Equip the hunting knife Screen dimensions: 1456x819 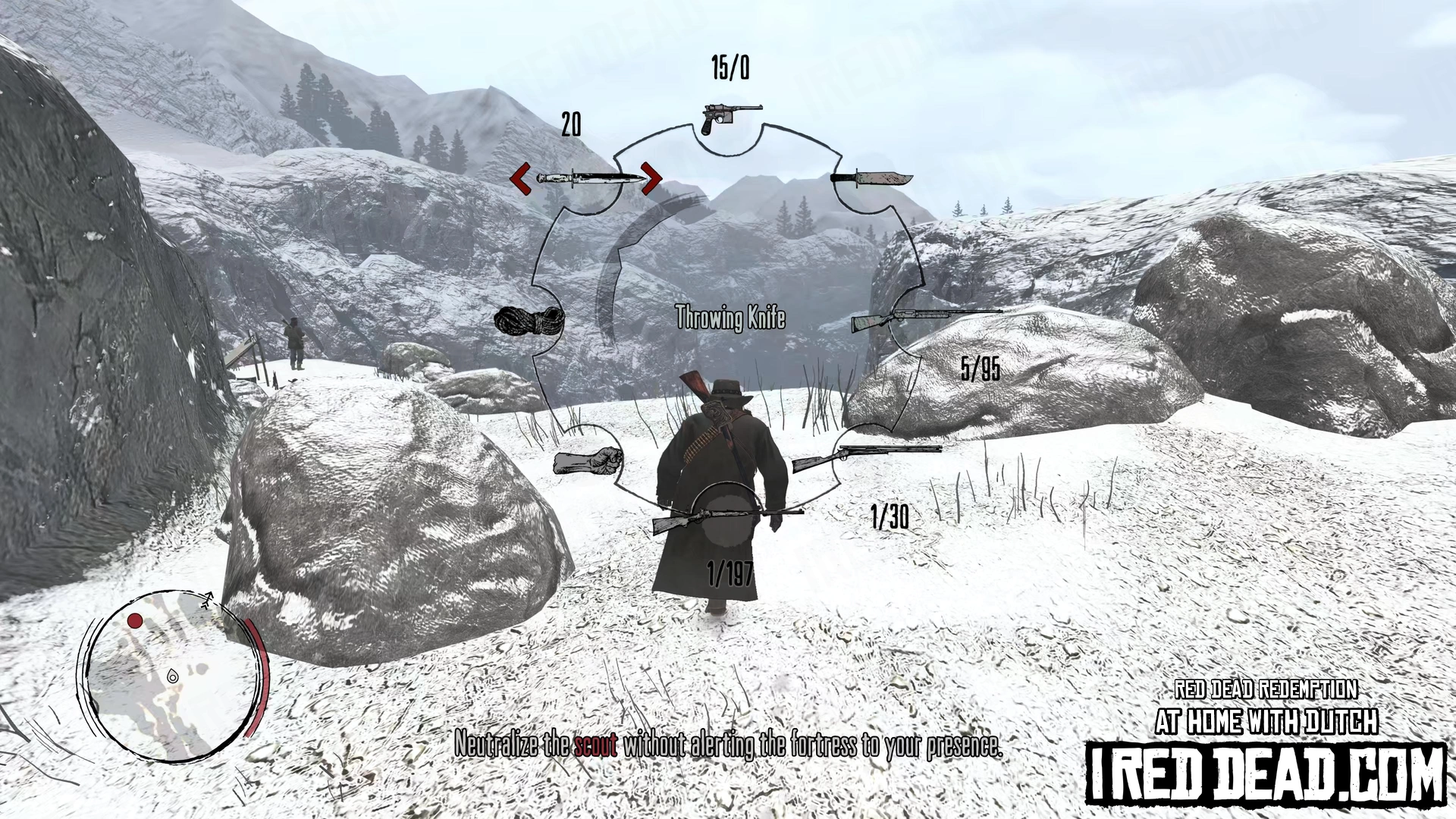click(x=871, y=179)
